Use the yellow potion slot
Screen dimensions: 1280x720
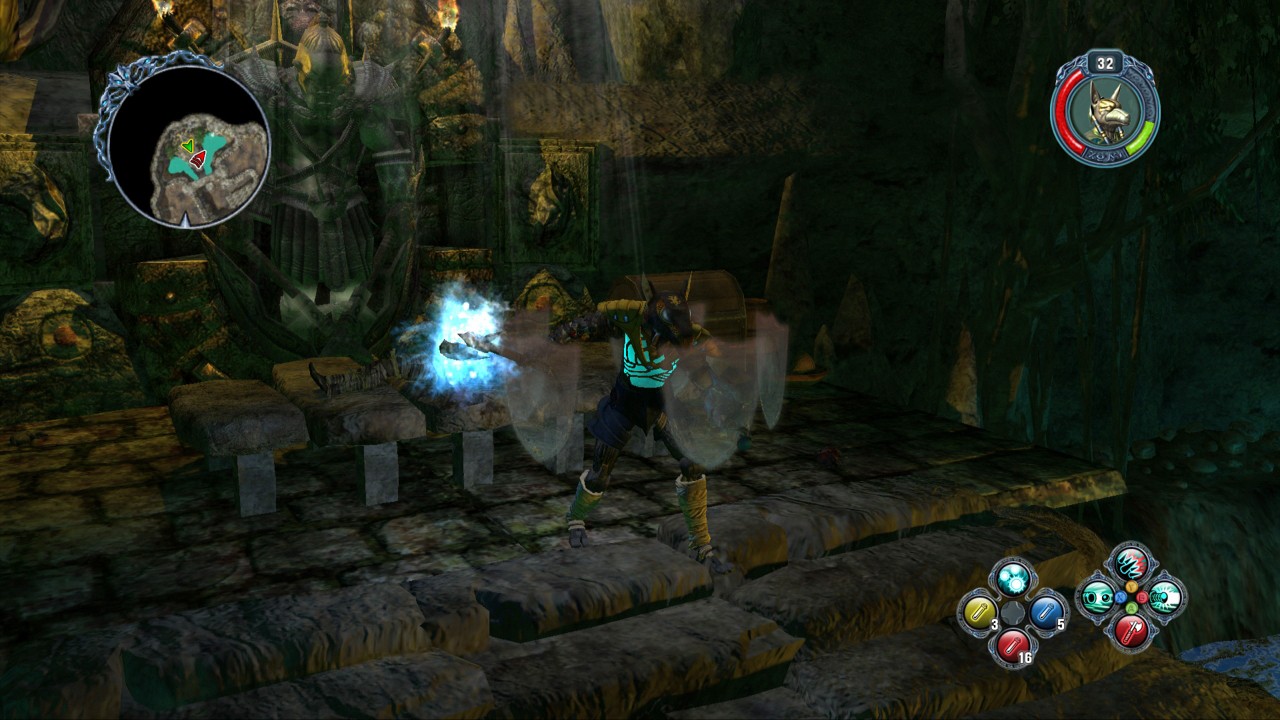pyautogui.click(x=978, y=610)
